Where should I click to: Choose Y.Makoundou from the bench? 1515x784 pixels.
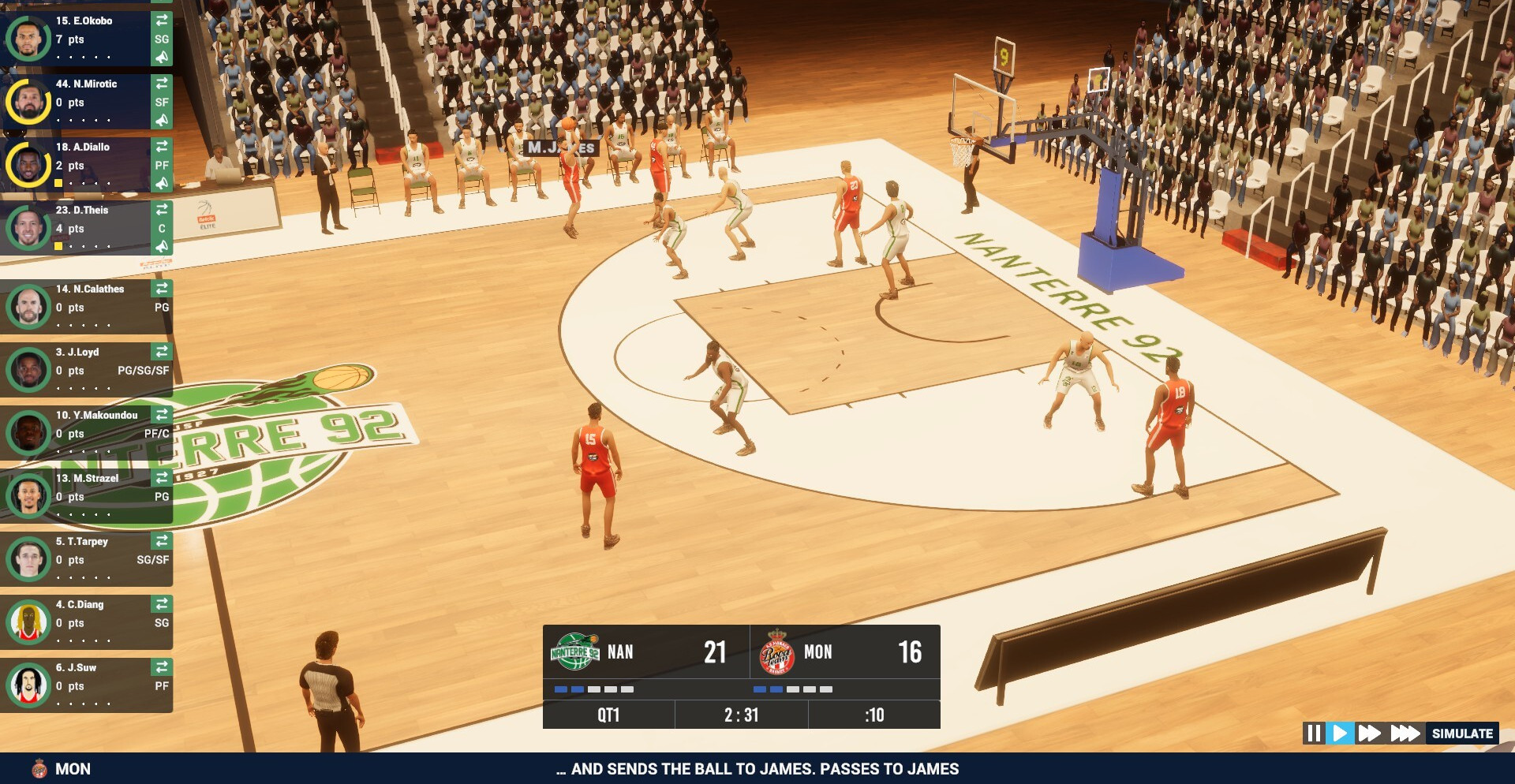pyautogui.click(x=87, y=433)
